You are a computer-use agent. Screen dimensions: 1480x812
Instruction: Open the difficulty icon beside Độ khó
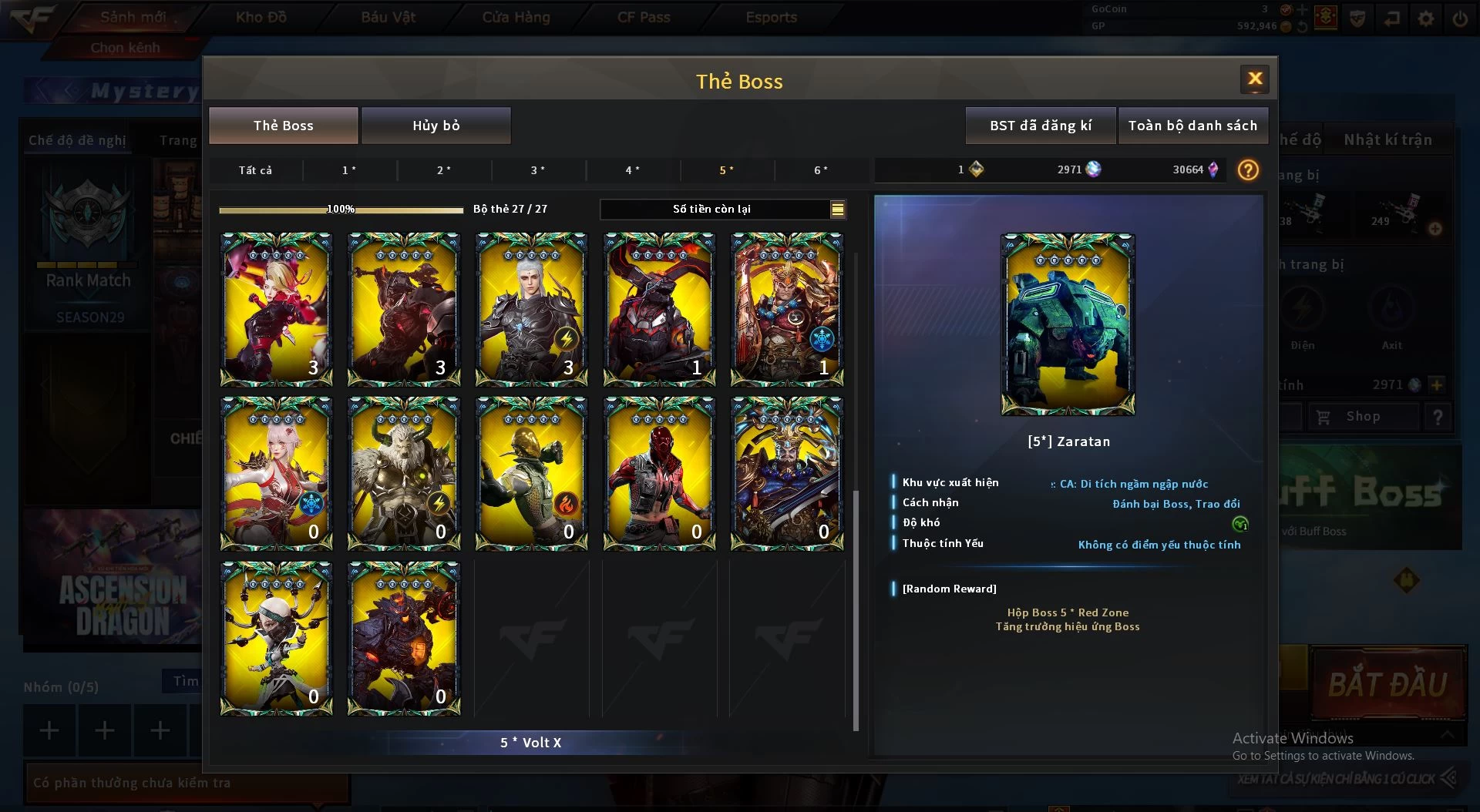coord(1239,524)
